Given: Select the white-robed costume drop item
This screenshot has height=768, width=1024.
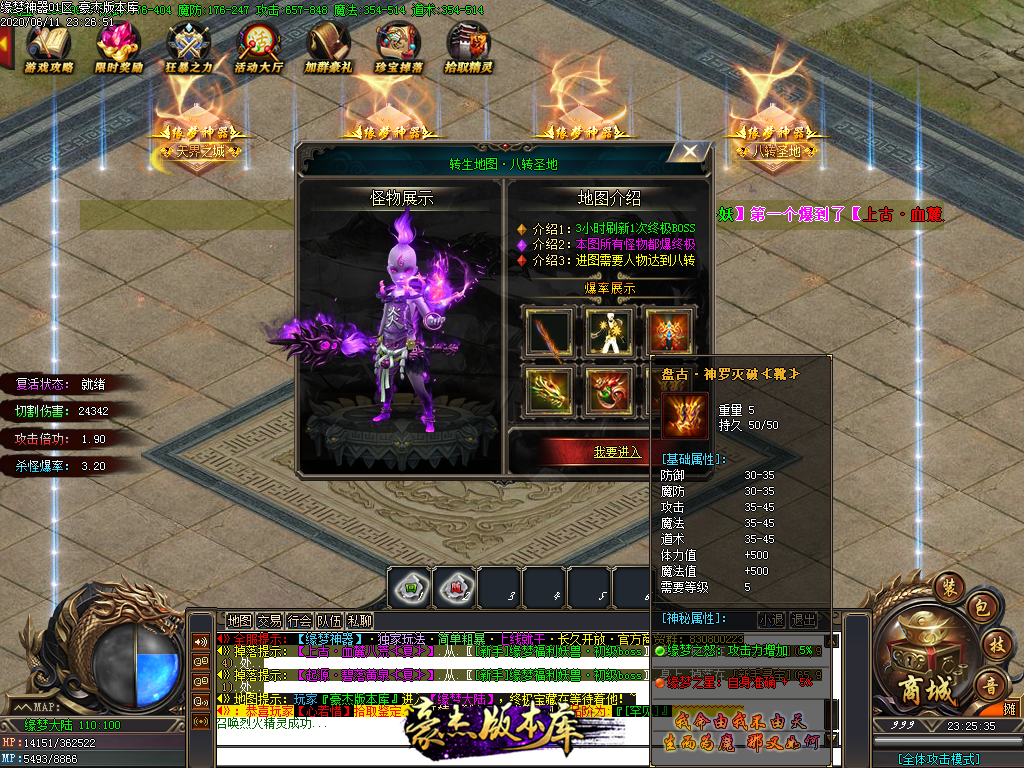Looking at the screenshot, I should [607, 334].
